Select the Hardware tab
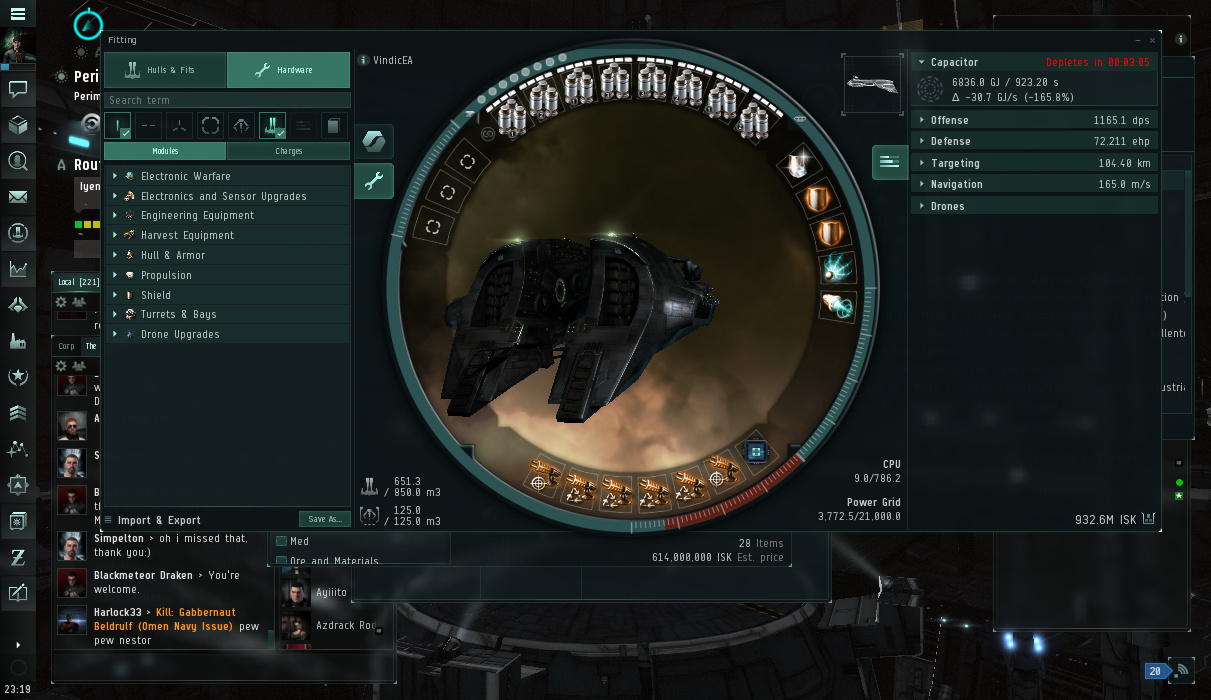 288,70
